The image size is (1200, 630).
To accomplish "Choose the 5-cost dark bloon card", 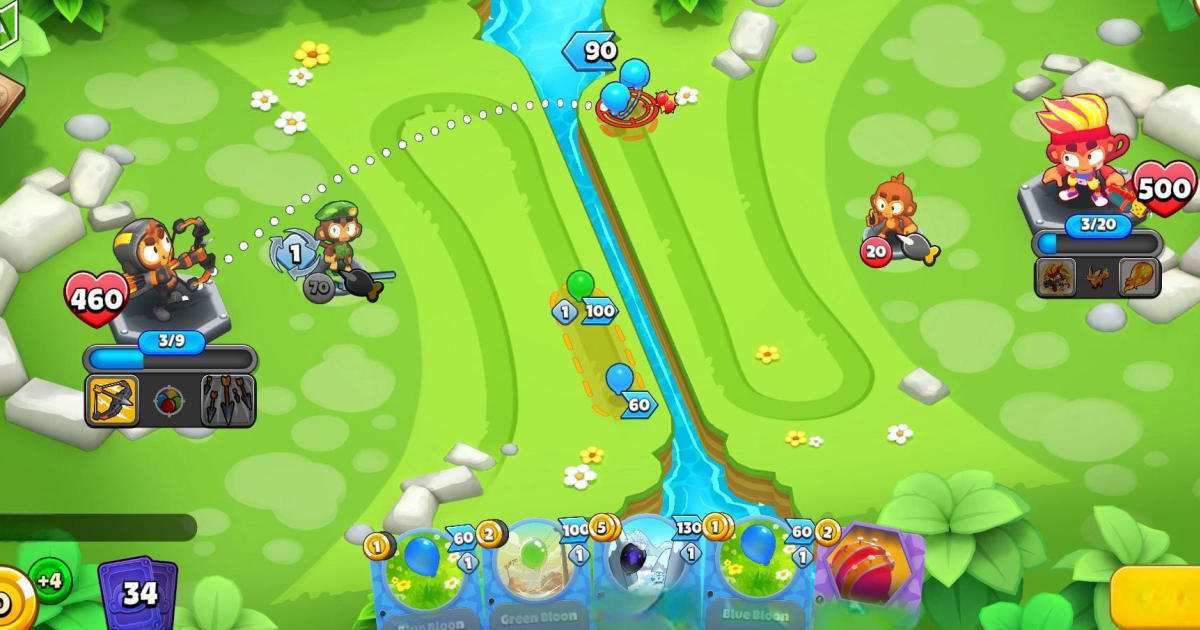I will (x=647, y=572).
